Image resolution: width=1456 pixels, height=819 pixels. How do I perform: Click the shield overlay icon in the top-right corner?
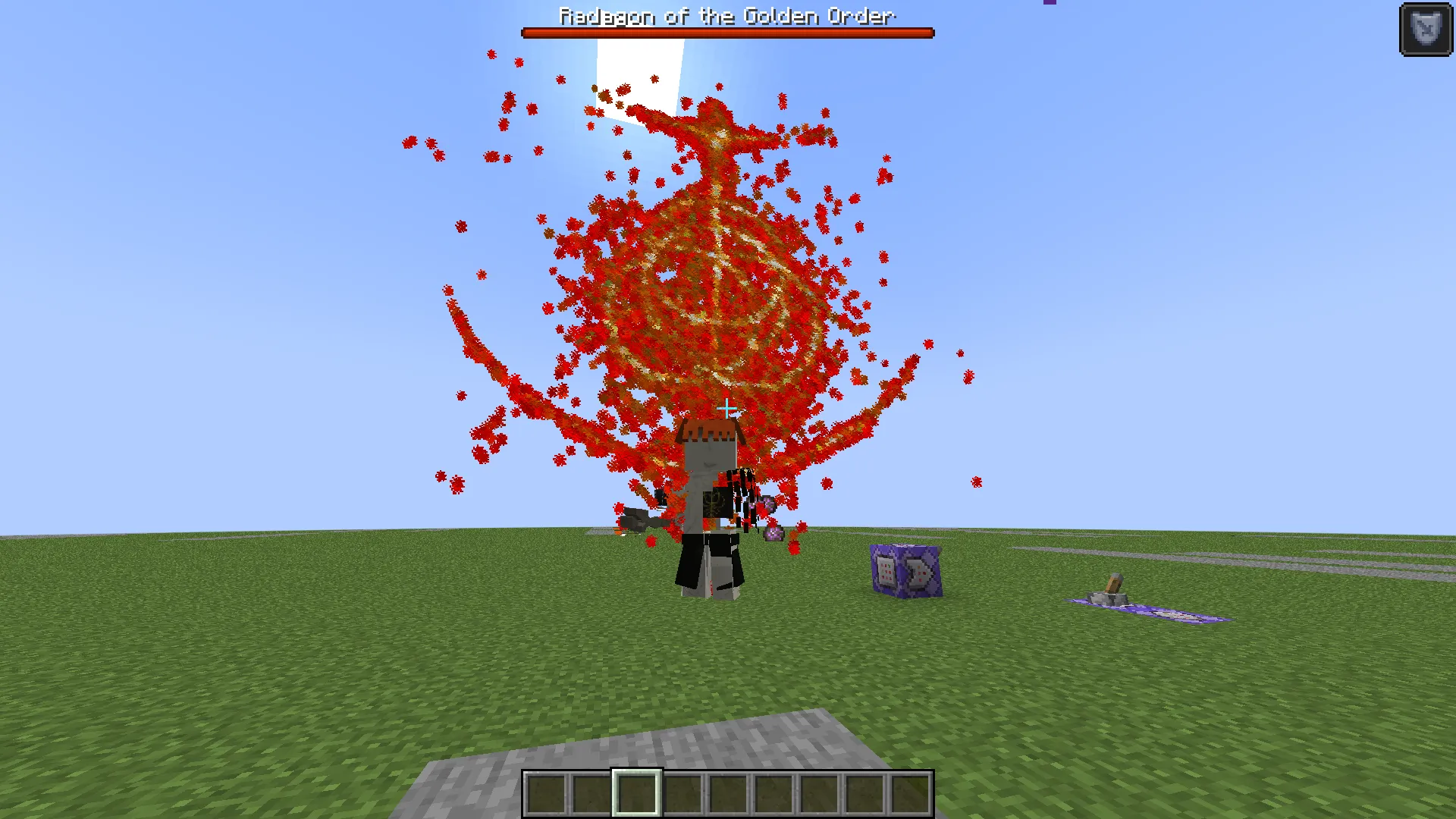[1425, 28]
